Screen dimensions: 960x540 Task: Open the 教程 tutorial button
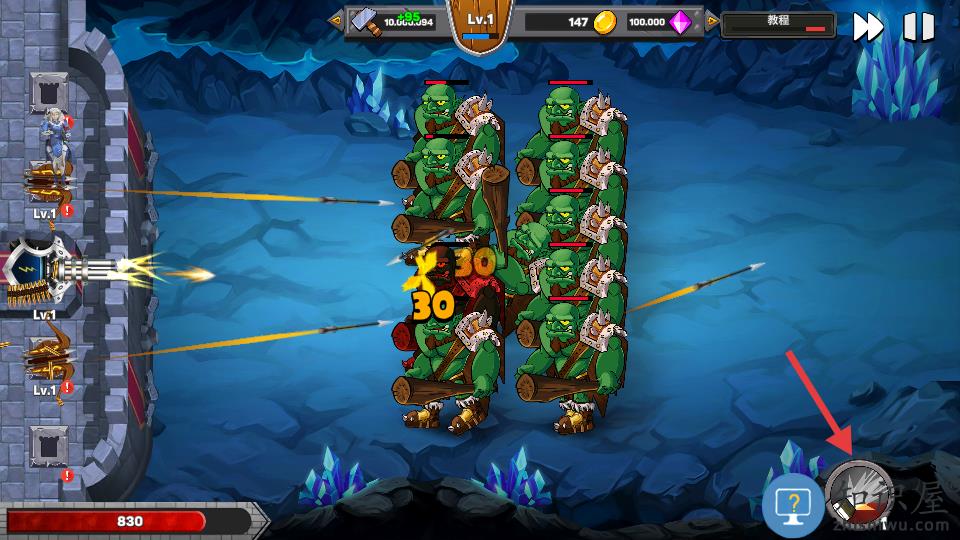[x=778, y=24]
